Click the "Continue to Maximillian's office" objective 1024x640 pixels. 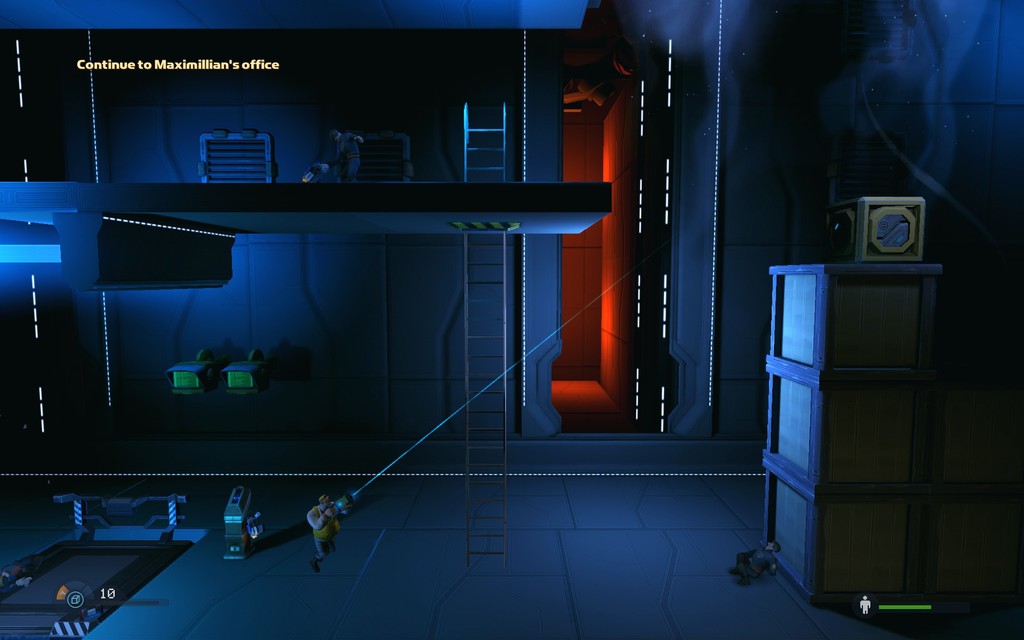[178, 65]
